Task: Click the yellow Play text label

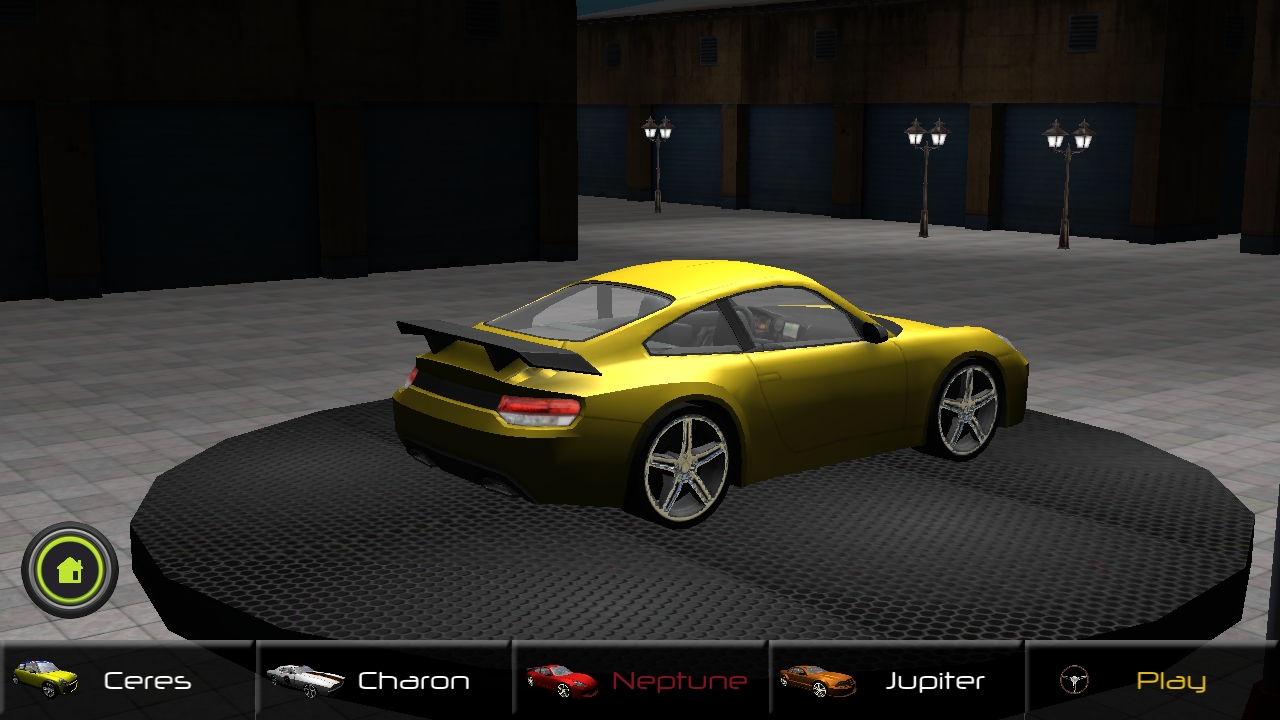Action: pos(1170,679)
